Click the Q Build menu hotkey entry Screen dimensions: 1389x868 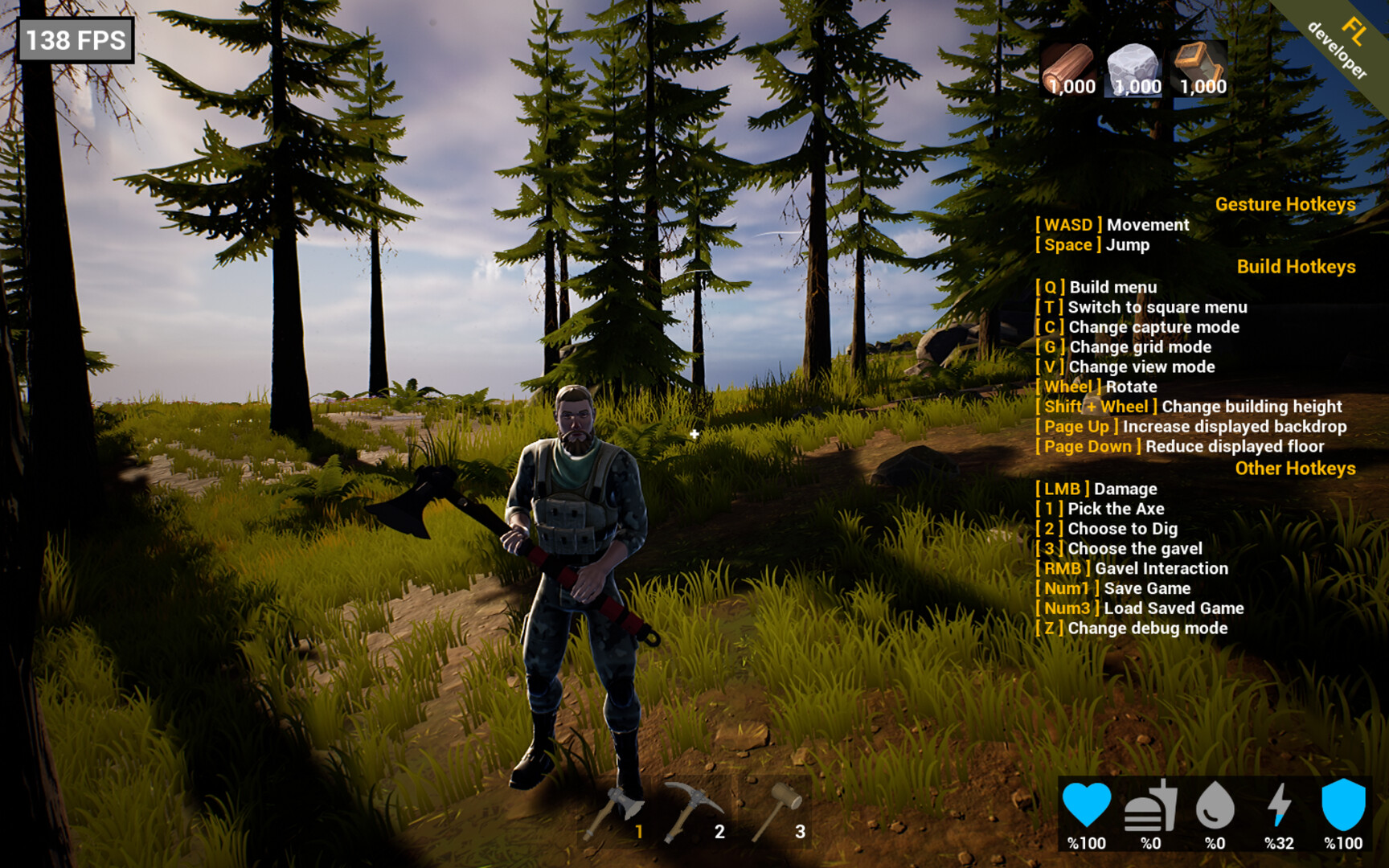1096,287
